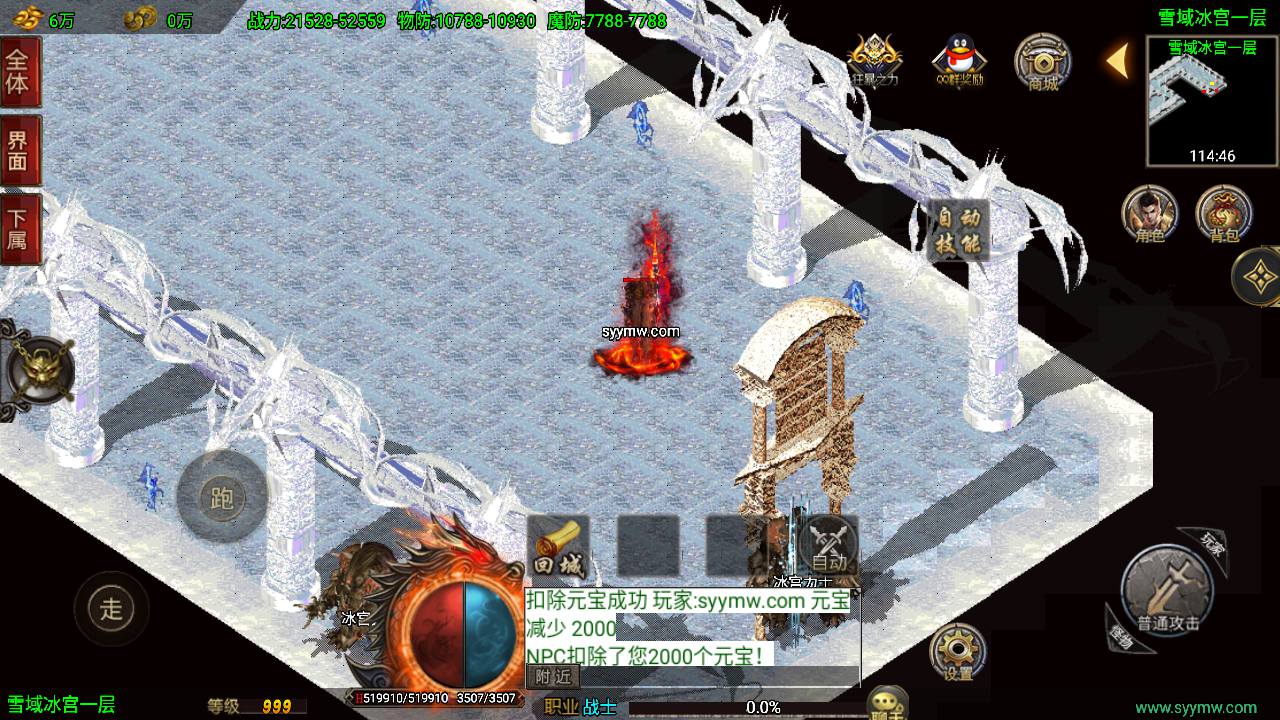Open the 背包 bag inventory

tap(1222, 214)
